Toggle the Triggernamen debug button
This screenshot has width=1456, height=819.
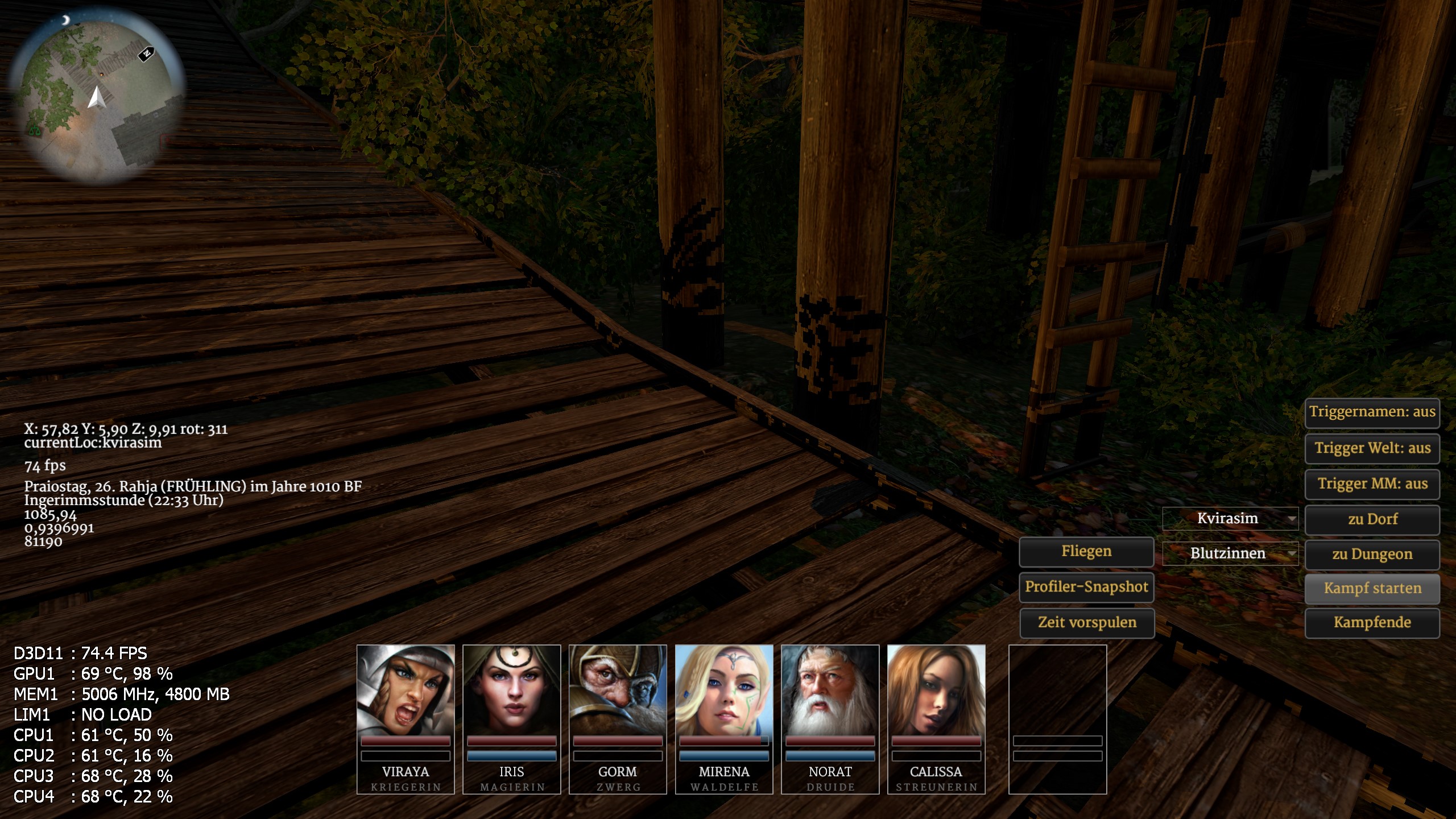(1372, 412)
